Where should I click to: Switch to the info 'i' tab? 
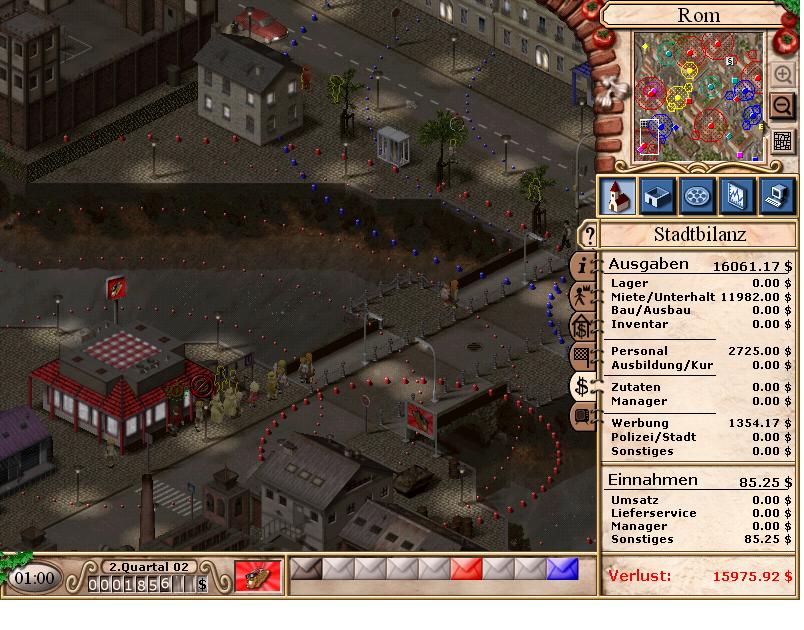click(x=583, y=265)
